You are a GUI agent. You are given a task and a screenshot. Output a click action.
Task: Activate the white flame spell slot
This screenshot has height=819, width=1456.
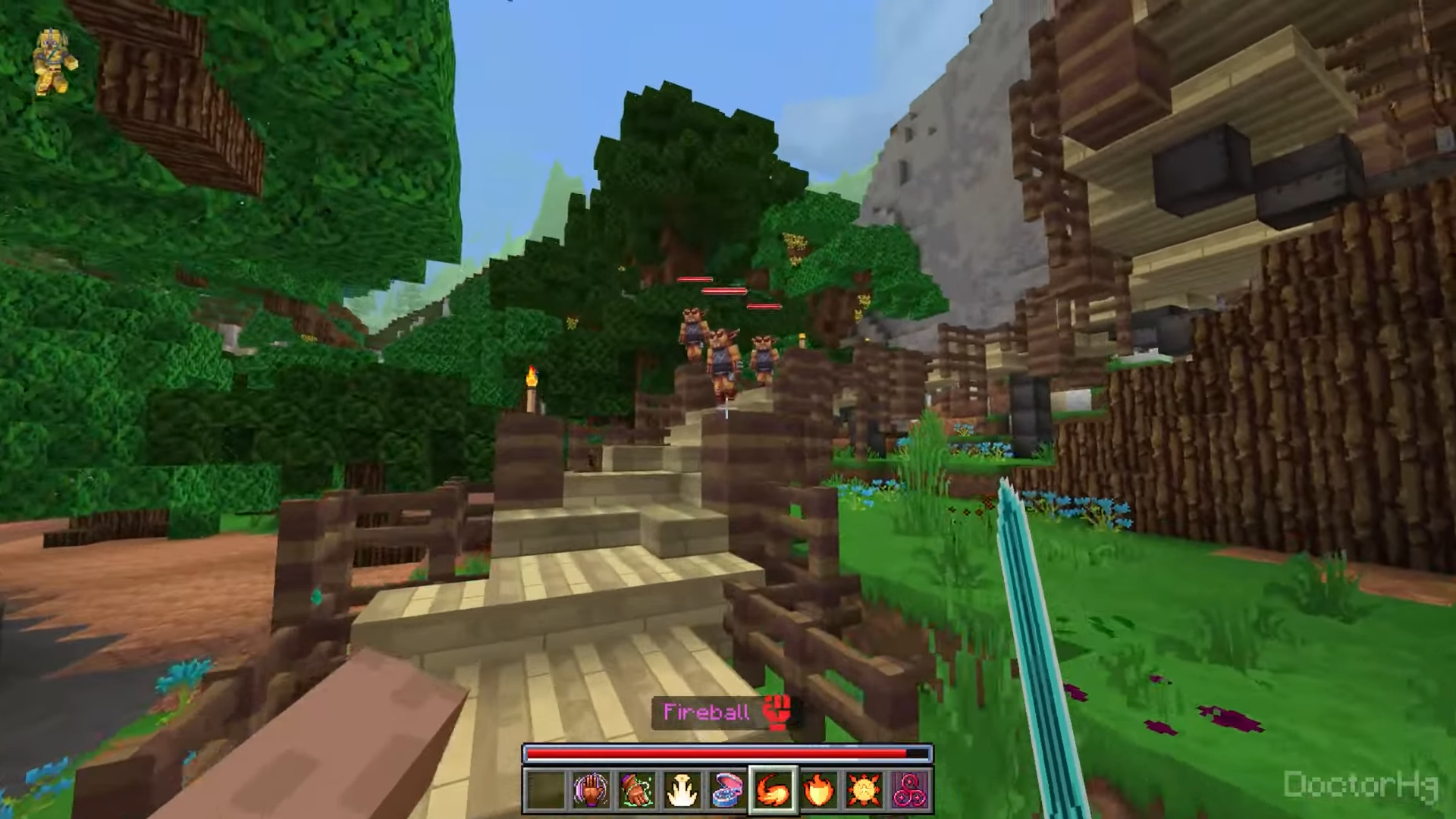point(682,790)
